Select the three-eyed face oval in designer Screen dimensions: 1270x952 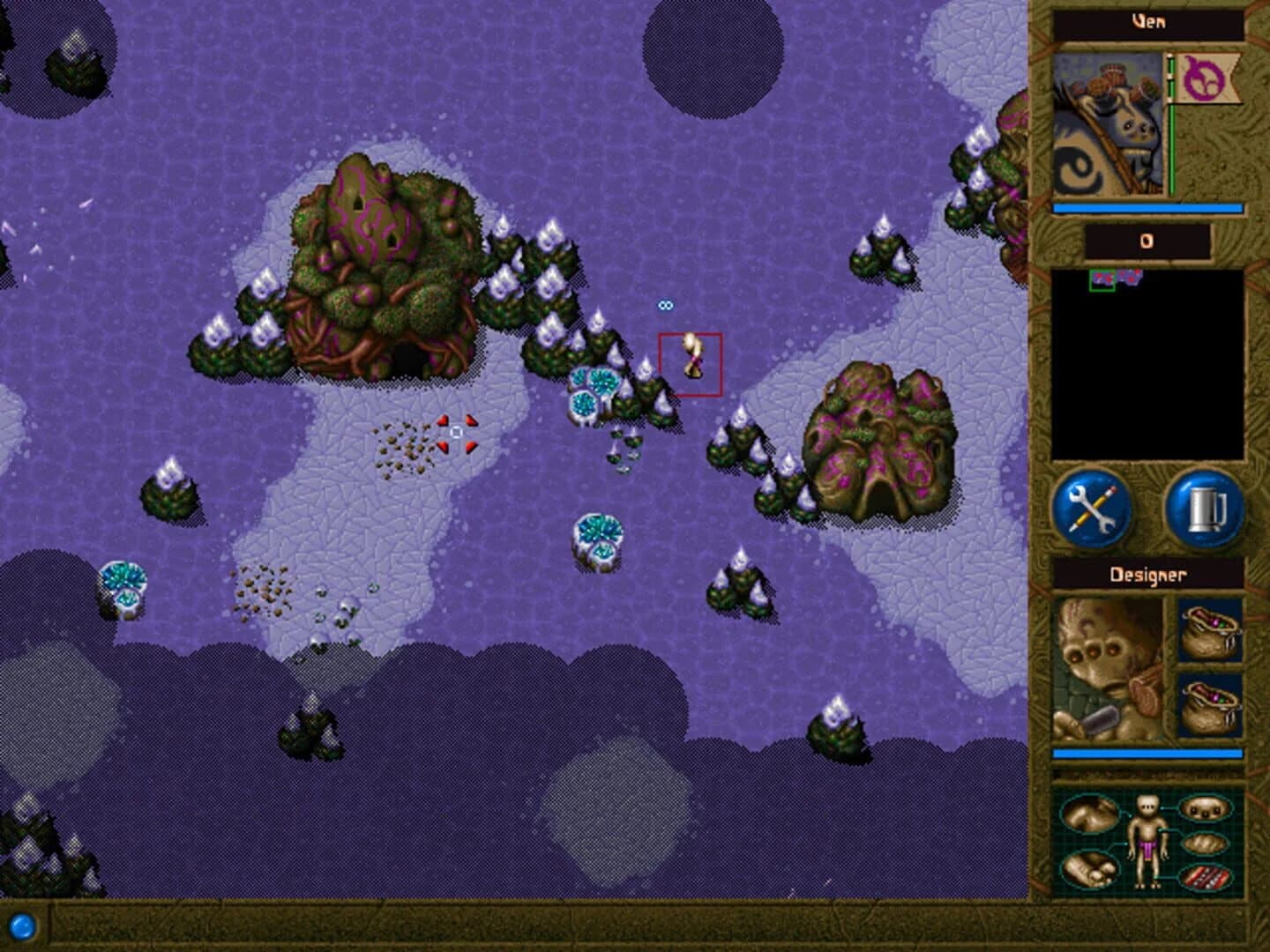[x=1204, y=809]
